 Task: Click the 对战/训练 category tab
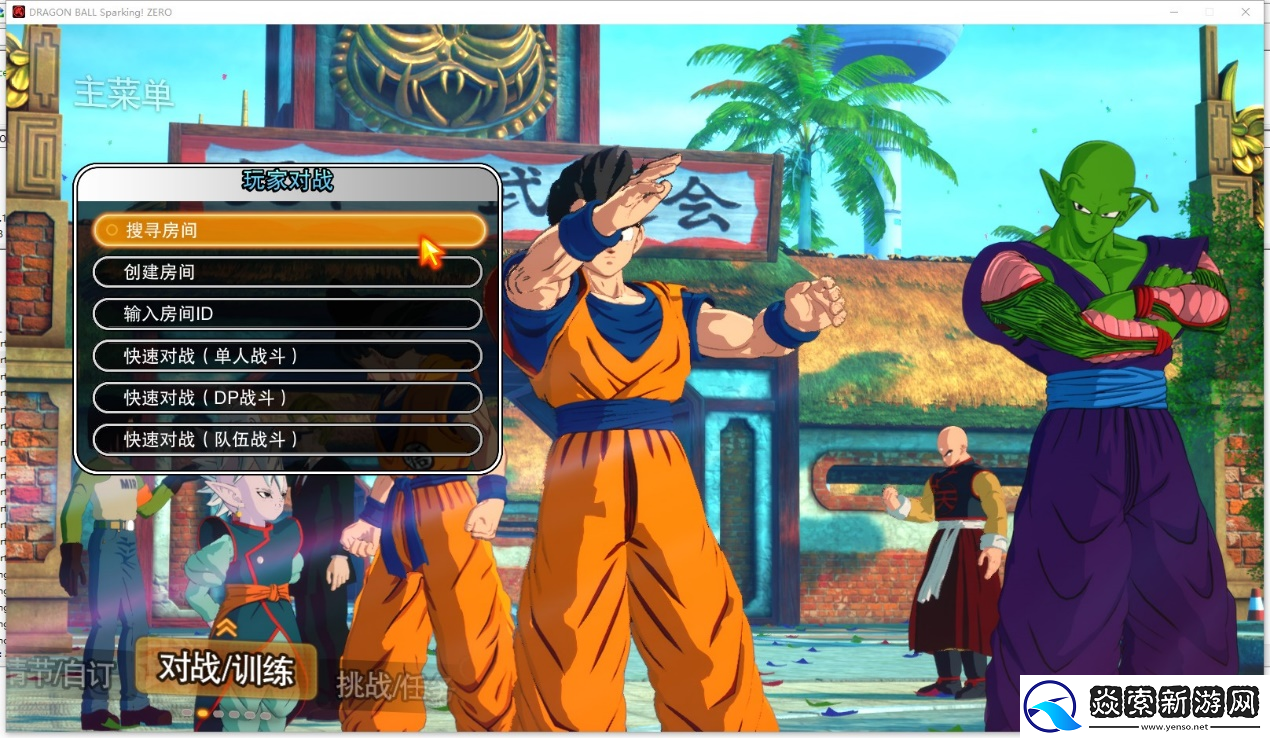(x=226, y=670)
